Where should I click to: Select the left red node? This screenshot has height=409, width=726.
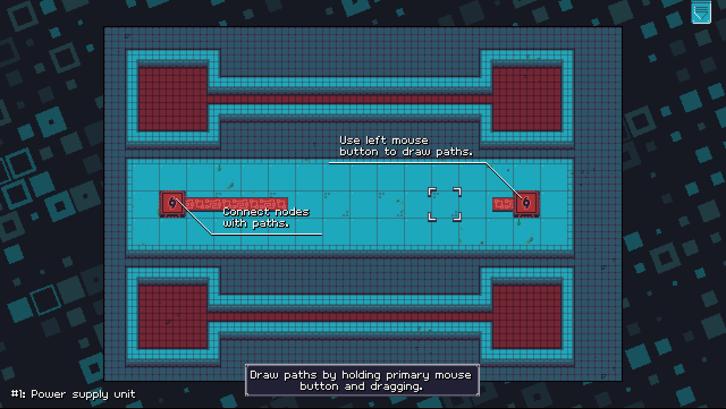pyautogui.click(x=172, y=203)
